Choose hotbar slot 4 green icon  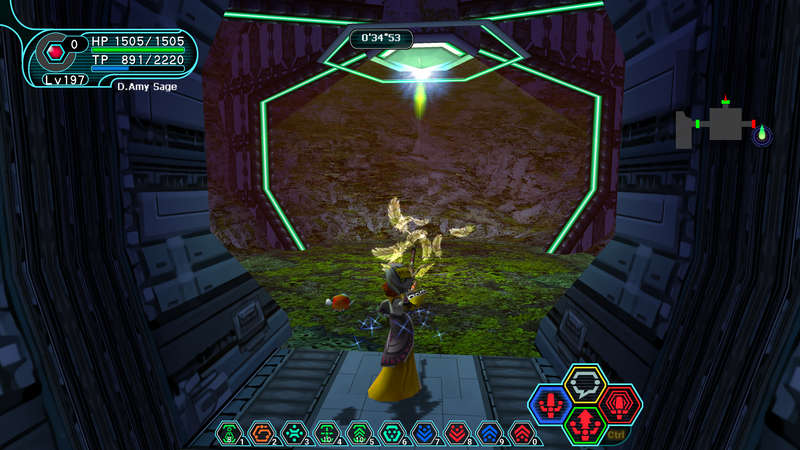point(327,432)
